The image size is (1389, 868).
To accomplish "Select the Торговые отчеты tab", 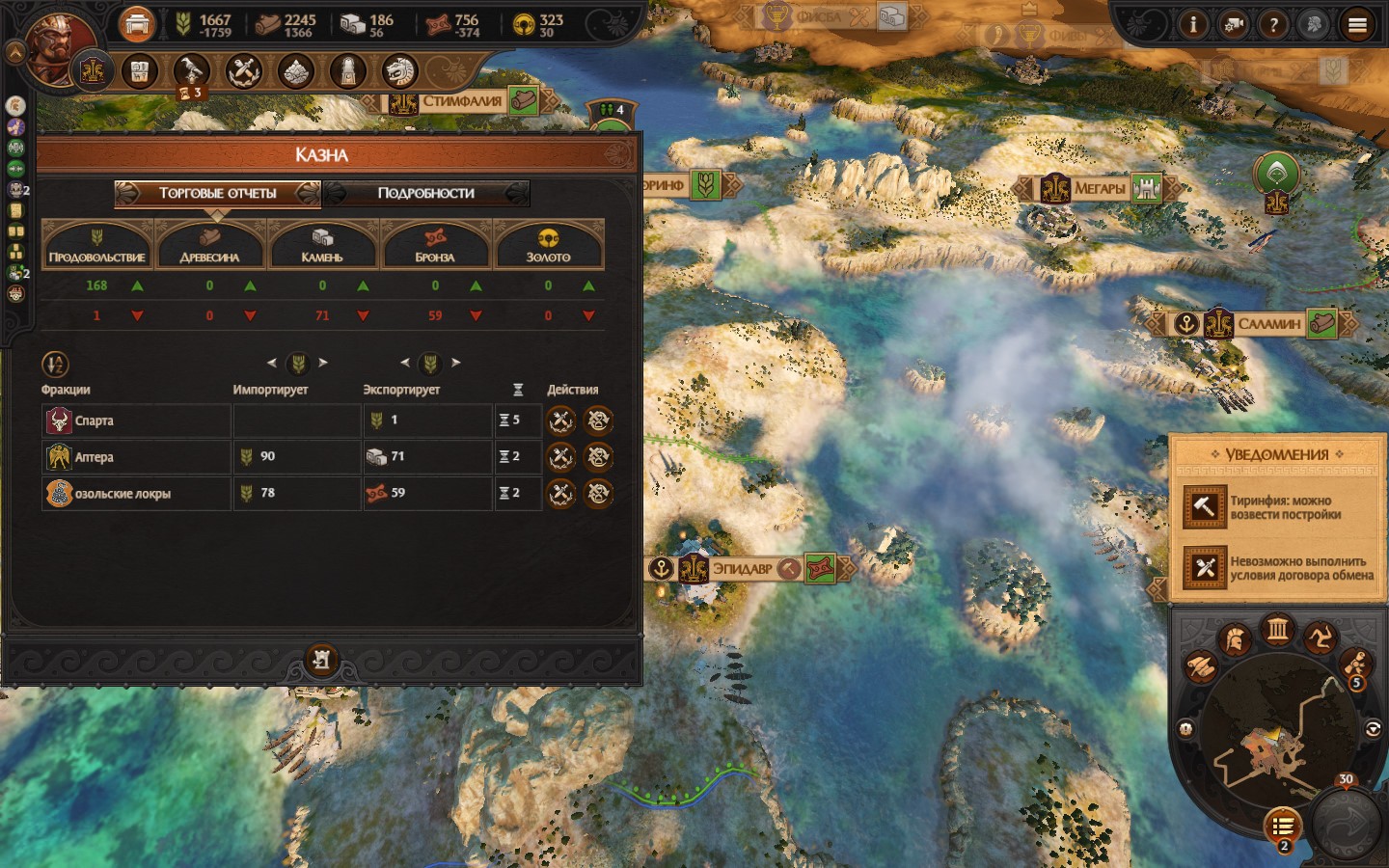I will coord(217,193).
